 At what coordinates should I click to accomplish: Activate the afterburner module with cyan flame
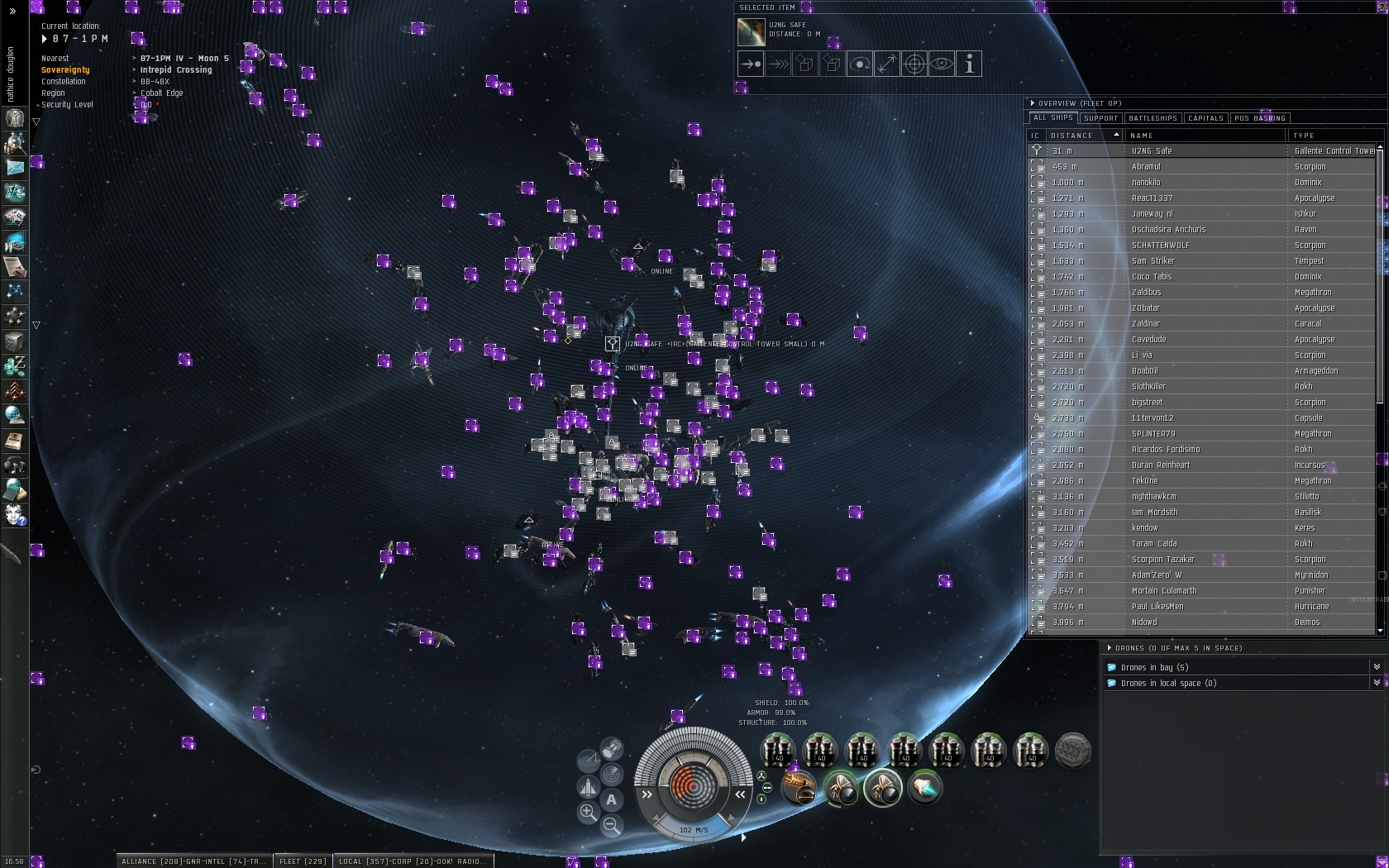coord(924,788)
